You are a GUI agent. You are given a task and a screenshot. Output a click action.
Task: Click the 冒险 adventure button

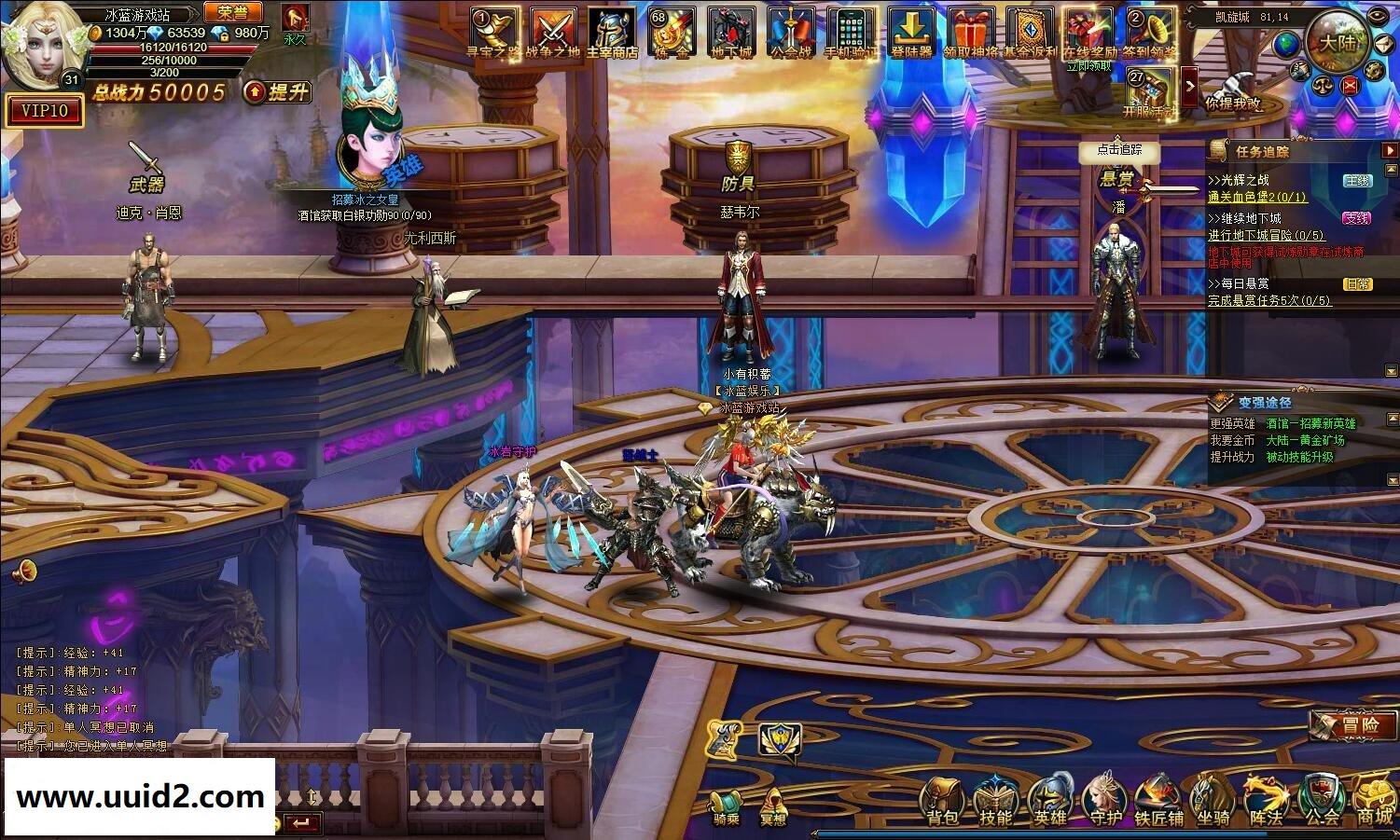[1353, 724]
